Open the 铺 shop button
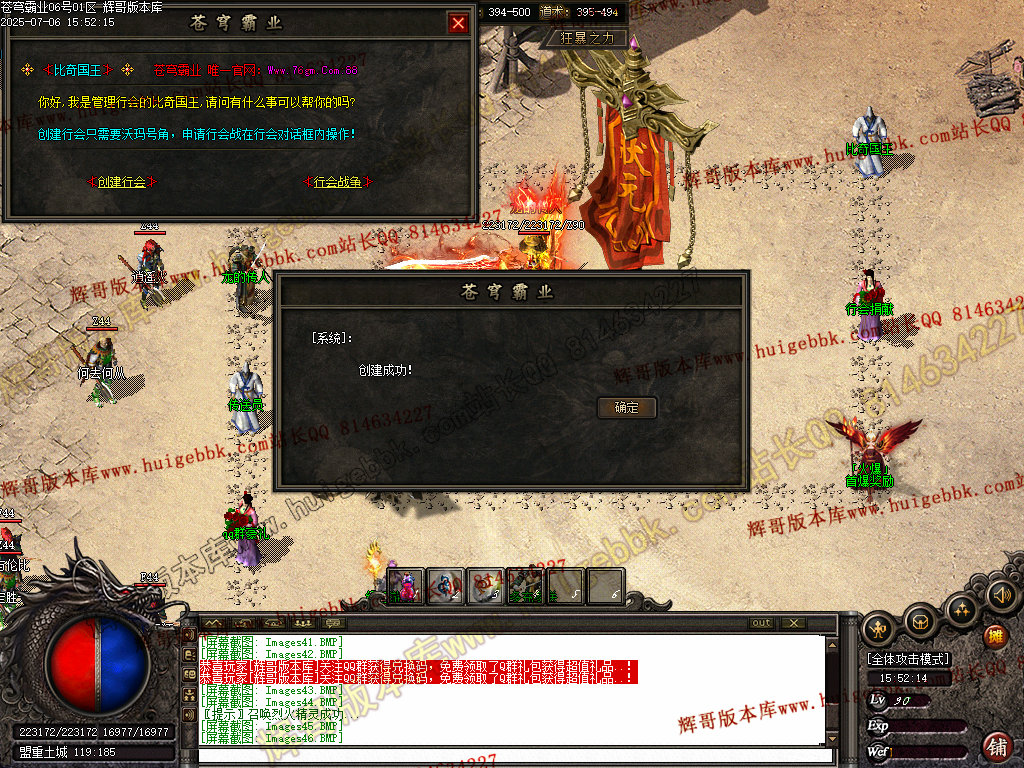Image resolution: width=1024 pixels, height=768 pixels. click(x=996, y=745)
